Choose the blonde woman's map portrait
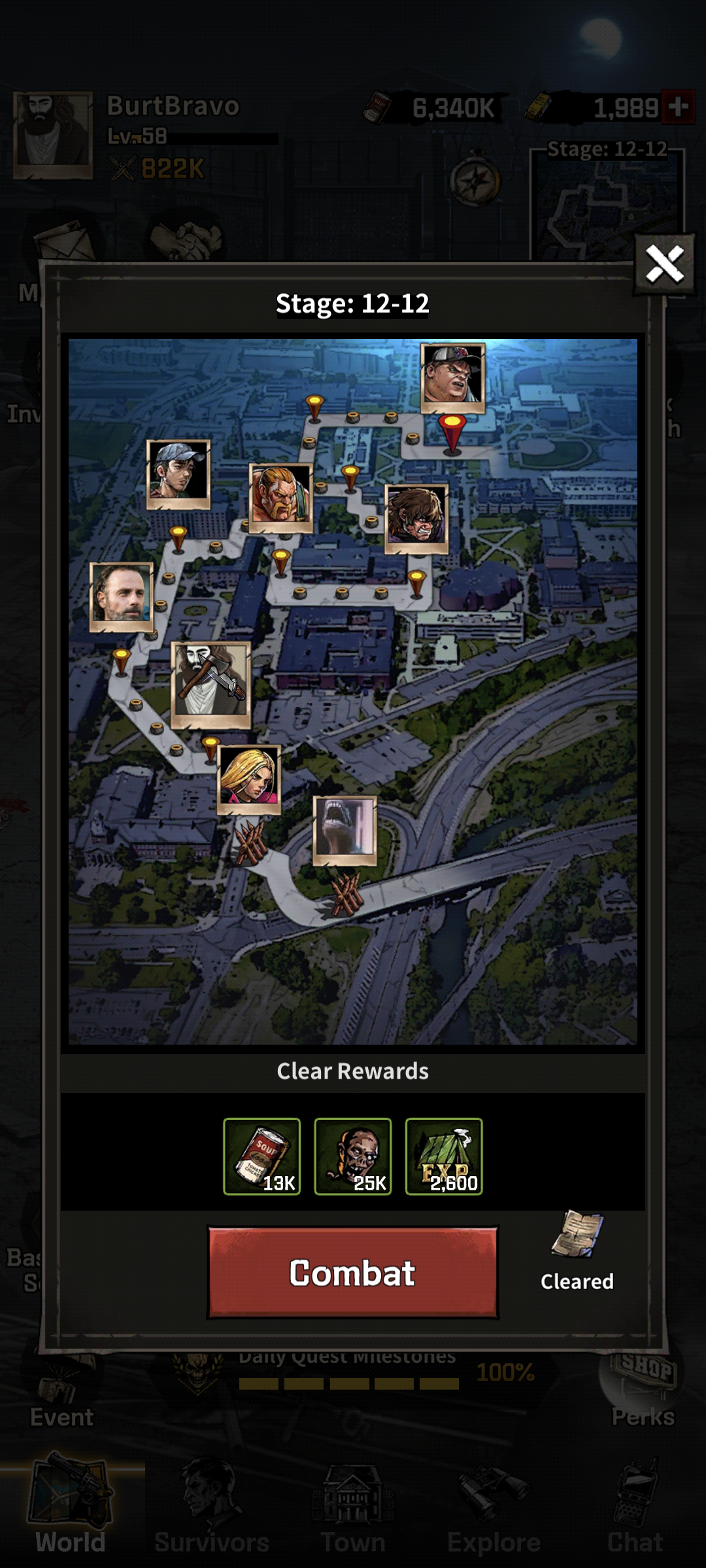 point(249,779)
